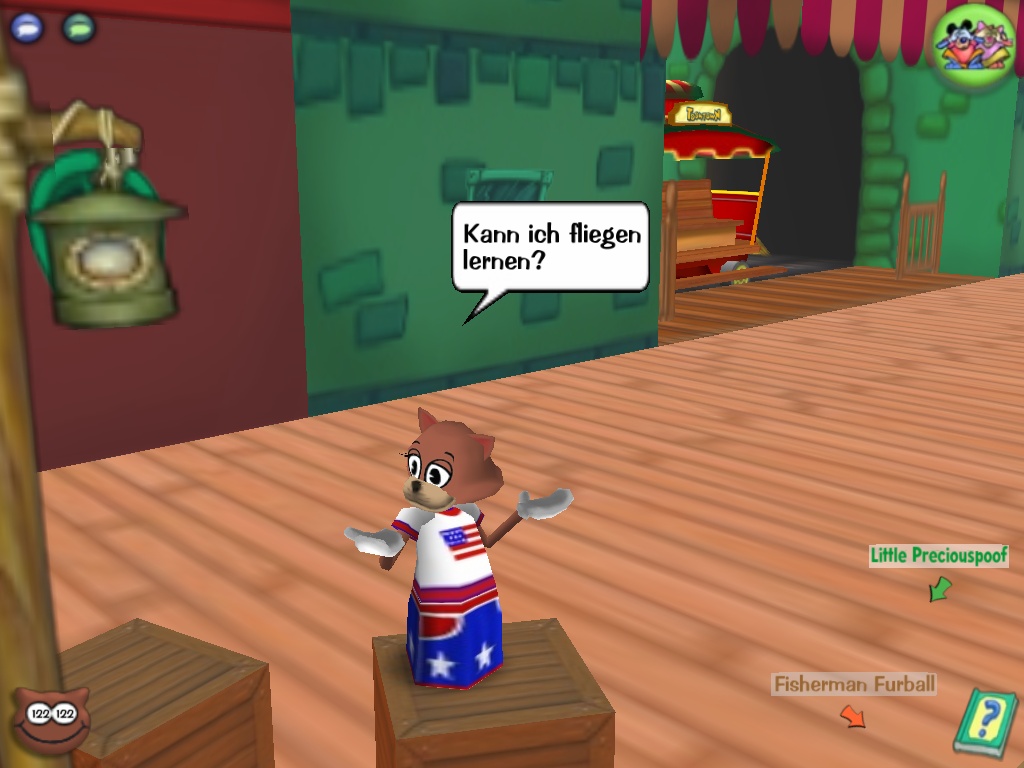
Task: Select the Little Preciouspoof name tag
Action: 938,556
